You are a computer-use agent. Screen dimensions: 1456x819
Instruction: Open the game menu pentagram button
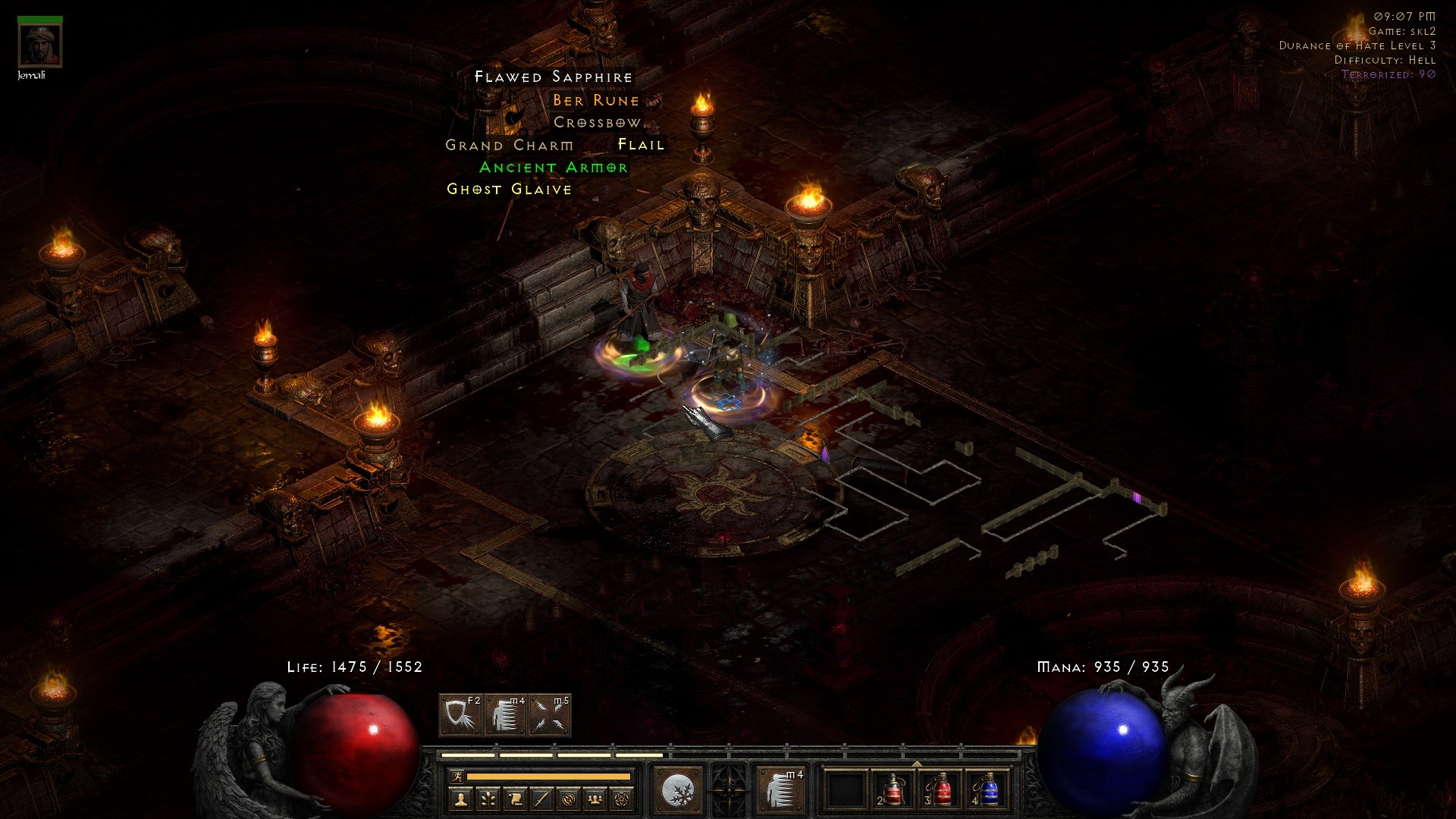tap(623, 799)
